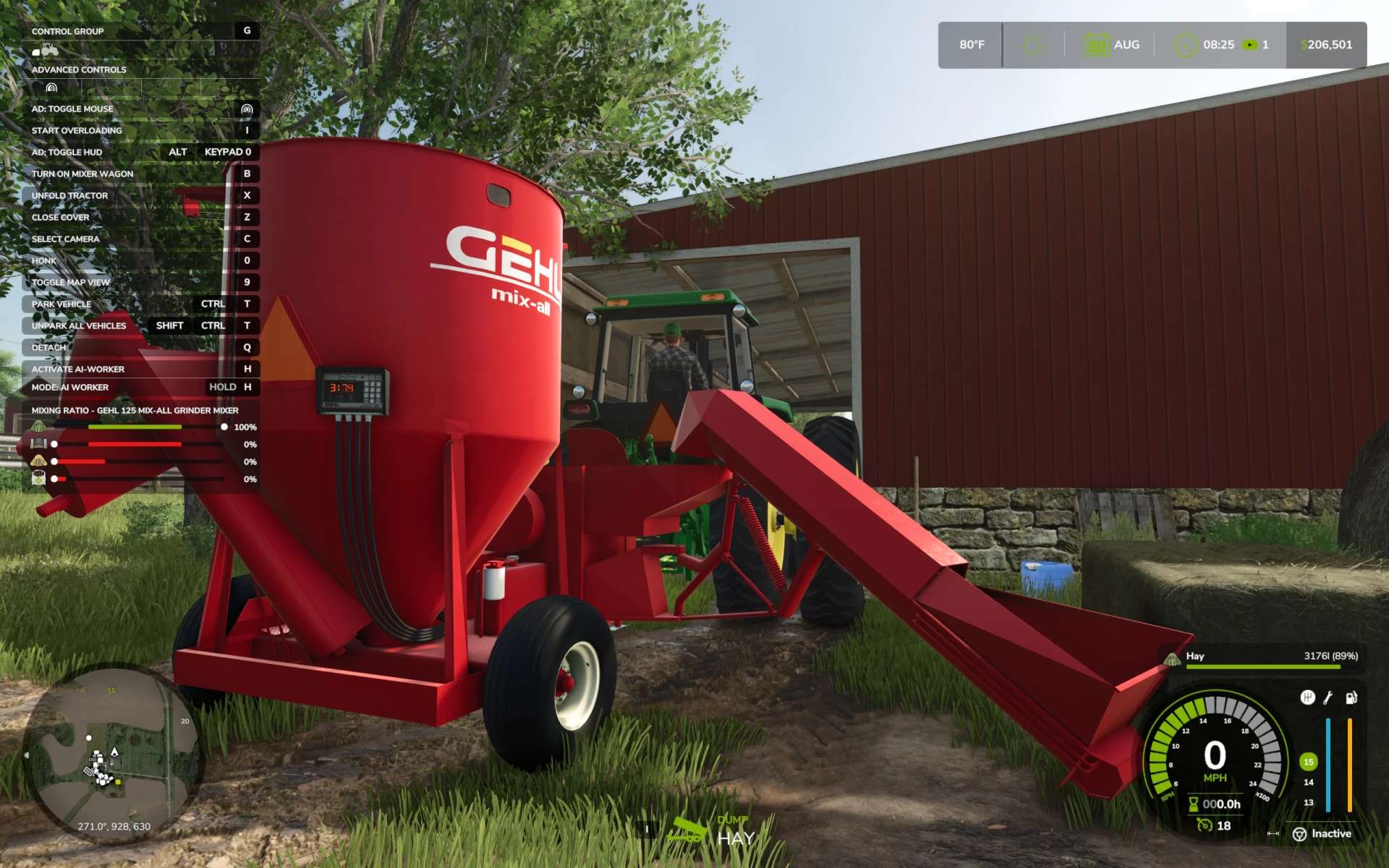Select the tractor icon under Control Group
Viewport: 1389px width, 868px height.
(45, 51)
